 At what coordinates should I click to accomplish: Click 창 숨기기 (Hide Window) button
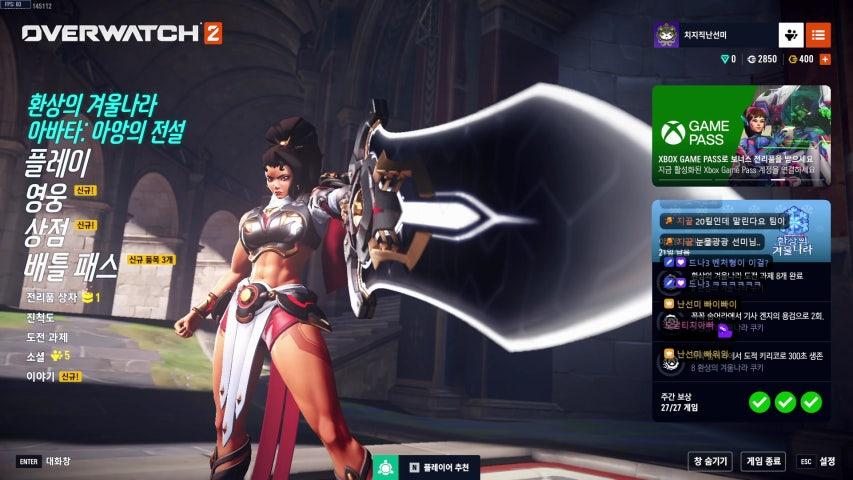click(709, 461)
